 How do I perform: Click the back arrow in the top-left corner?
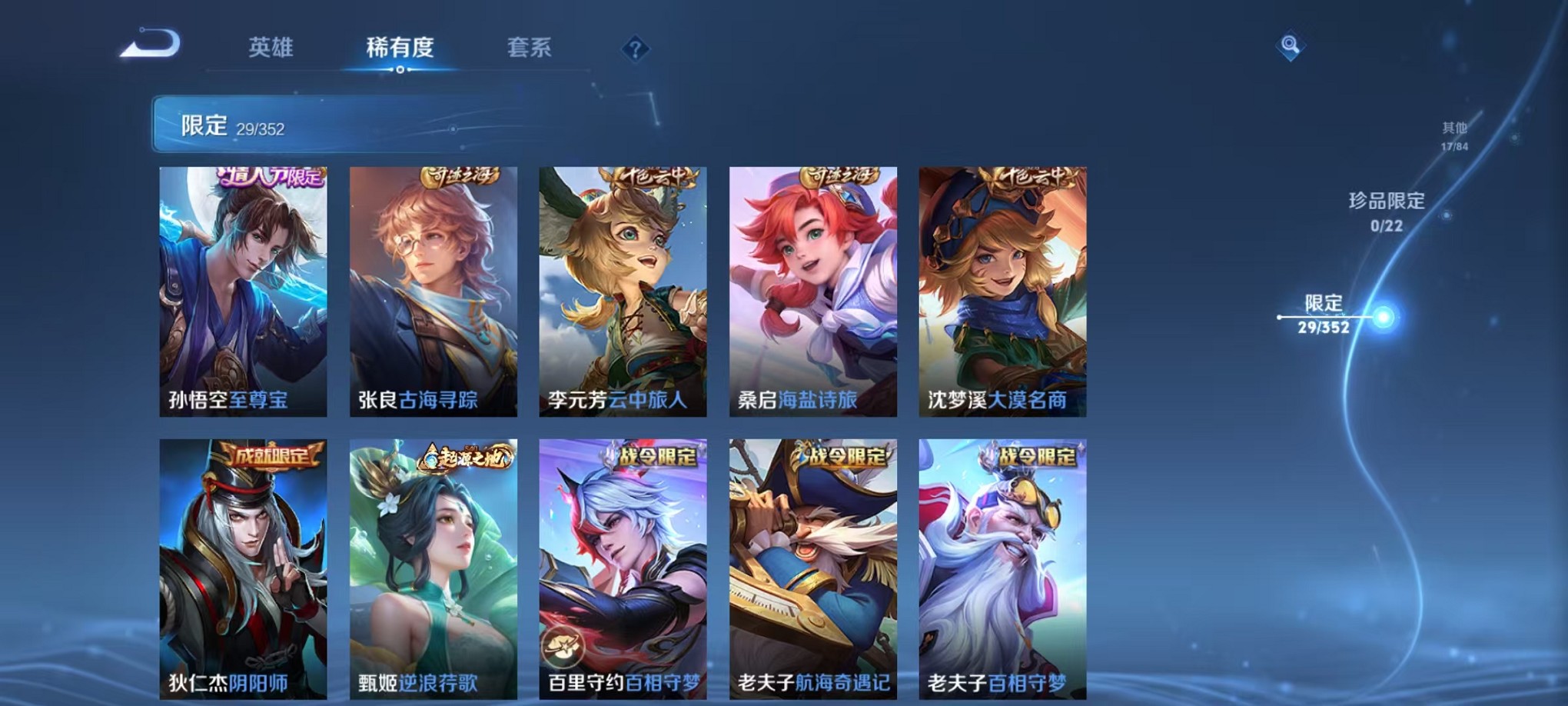[150, 44]
